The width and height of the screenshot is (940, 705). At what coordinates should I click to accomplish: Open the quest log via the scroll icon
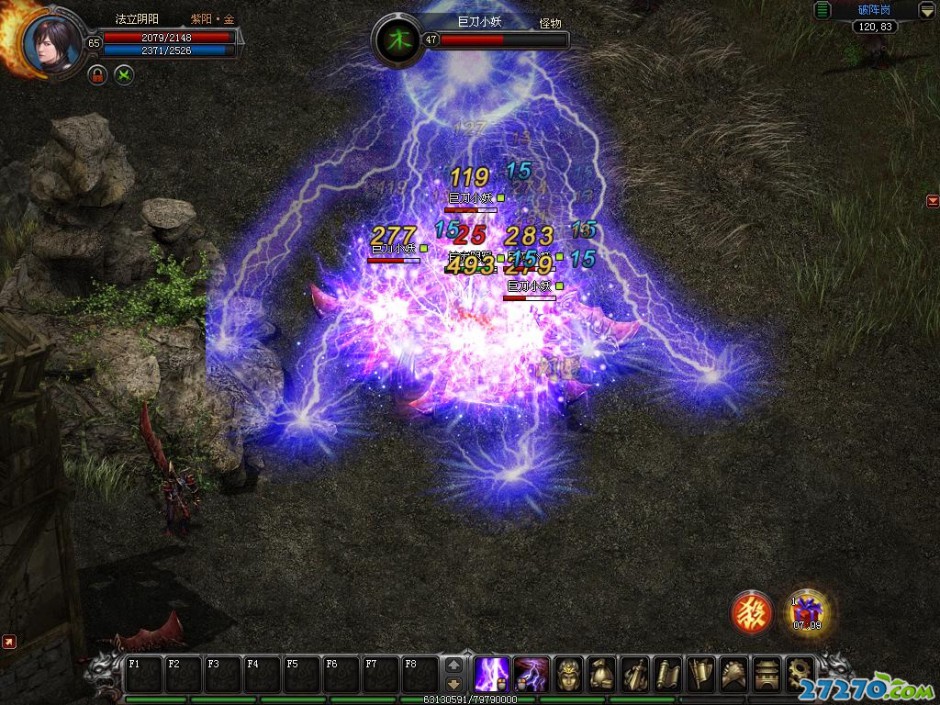pyautogui.click(x=668, y=673)
